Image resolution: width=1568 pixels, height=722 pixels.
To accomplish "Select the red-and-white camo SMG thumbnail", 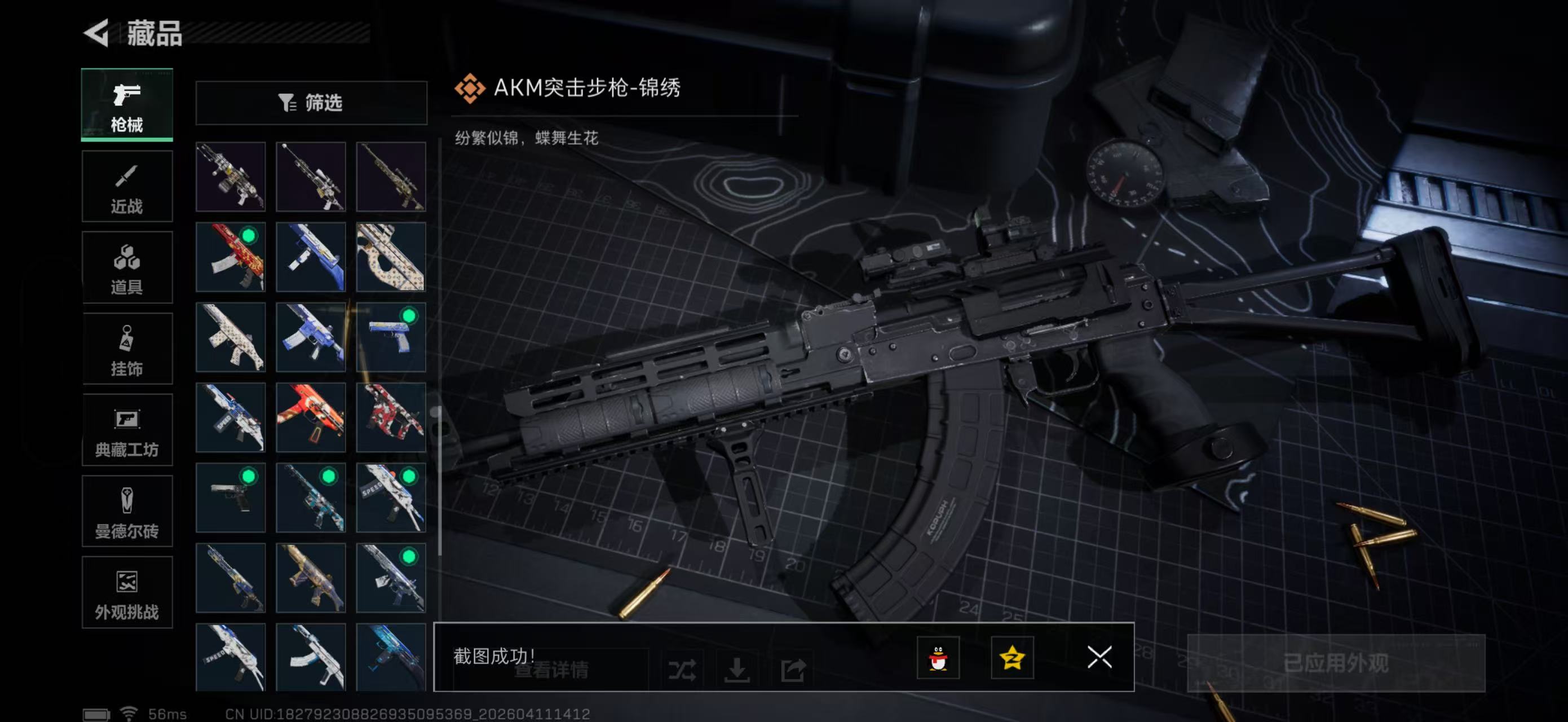I will (391, 417).
